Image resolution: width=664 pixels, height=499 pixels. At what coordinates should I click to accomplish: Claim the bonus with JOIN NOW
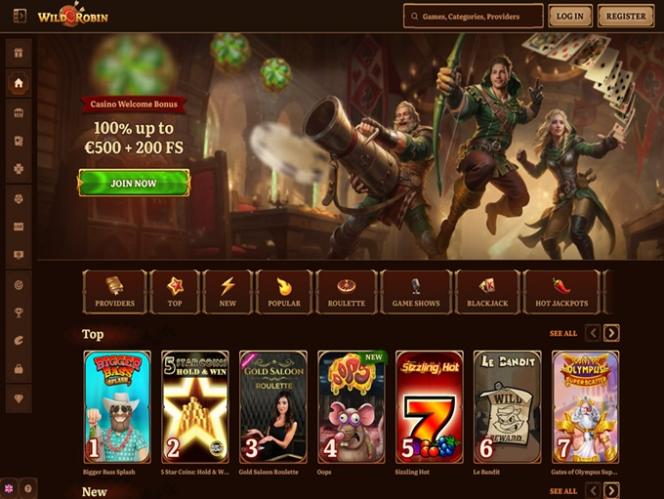(x=134, y=183)
